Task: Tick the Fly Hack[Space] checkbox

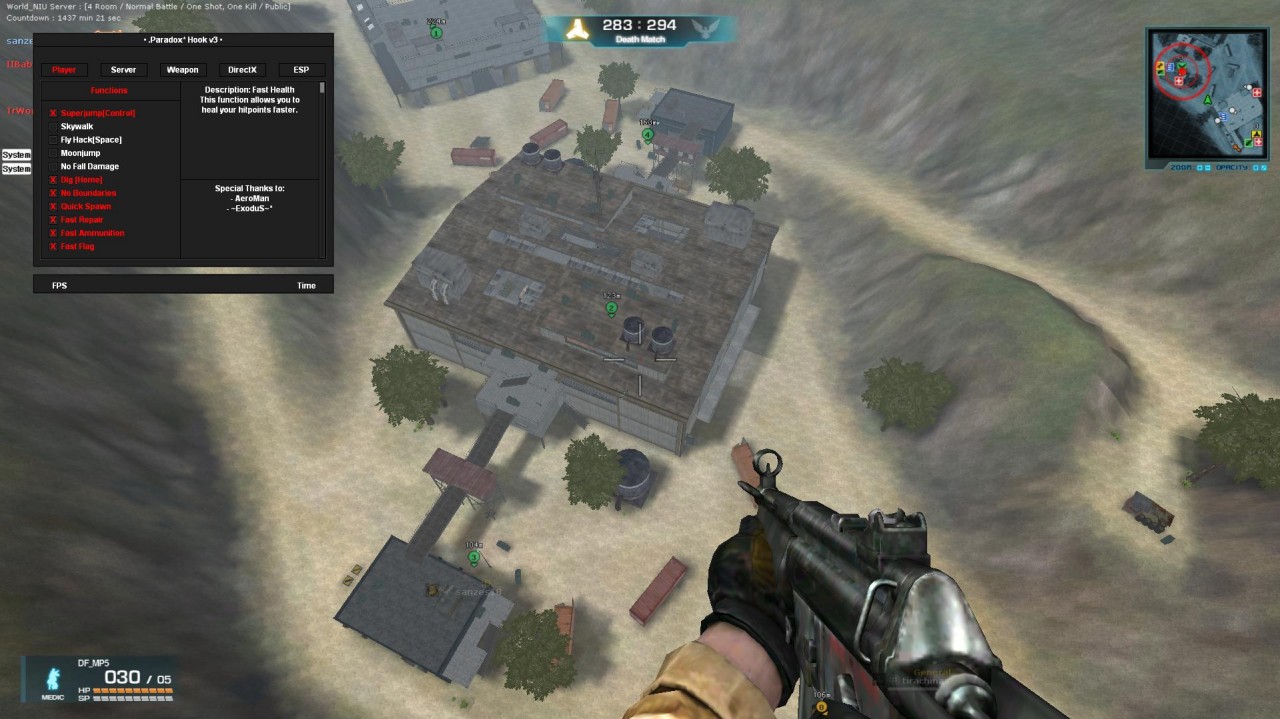Action: (x=54, y=140)
